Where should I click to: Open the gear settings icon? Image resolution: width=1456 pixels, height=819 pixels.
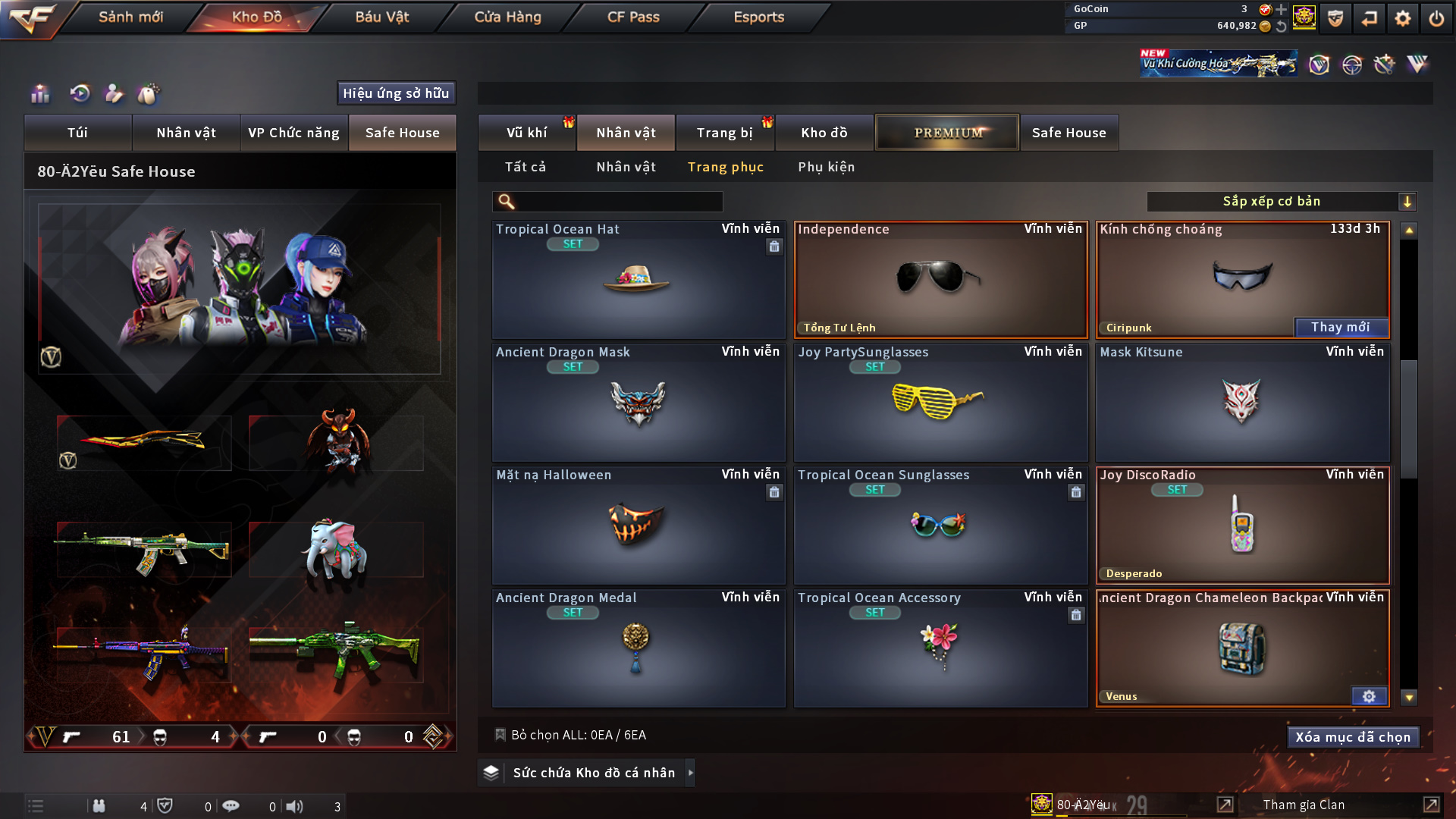coord(1402,18)
